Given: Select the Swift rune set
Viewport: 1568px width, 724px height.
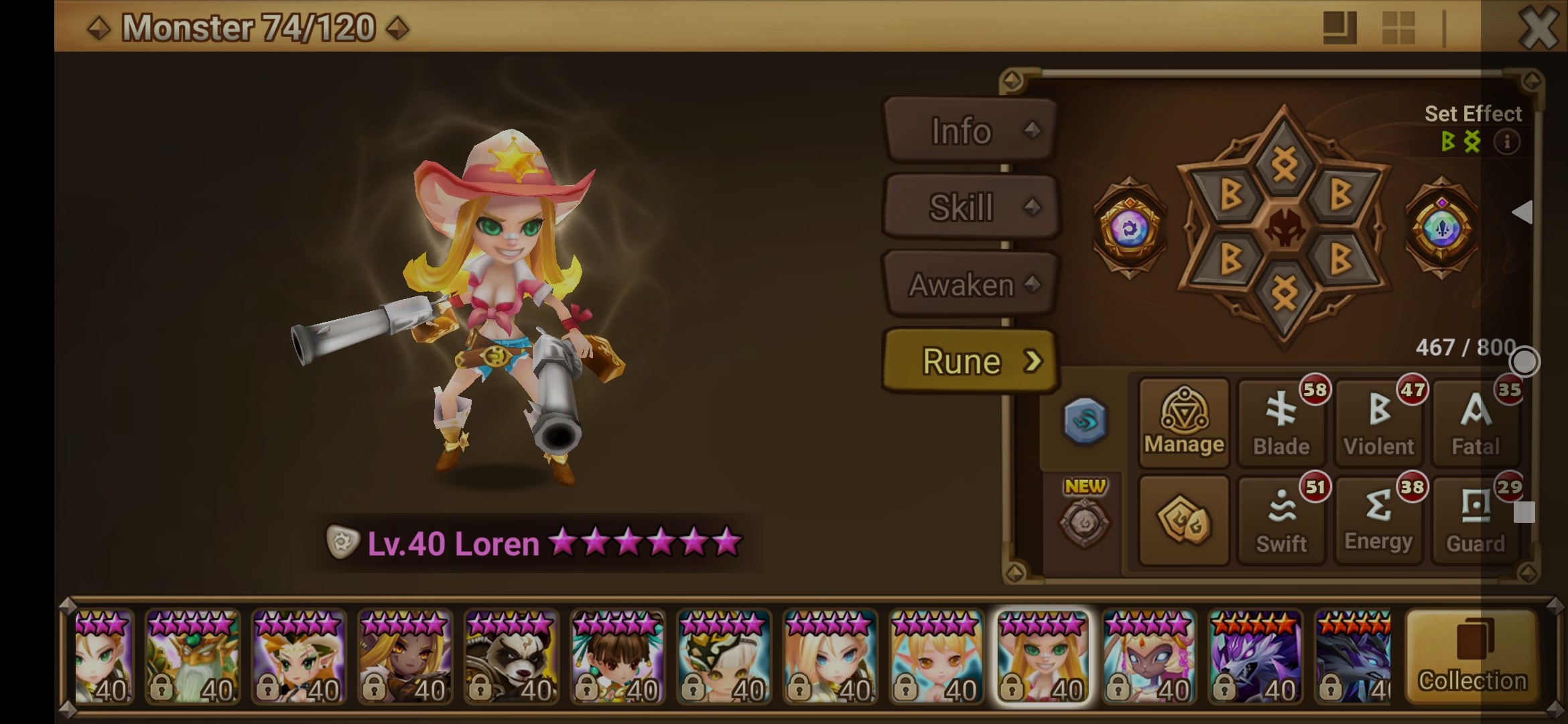Looking at the screenshot, I should [x=1281, y=521].
